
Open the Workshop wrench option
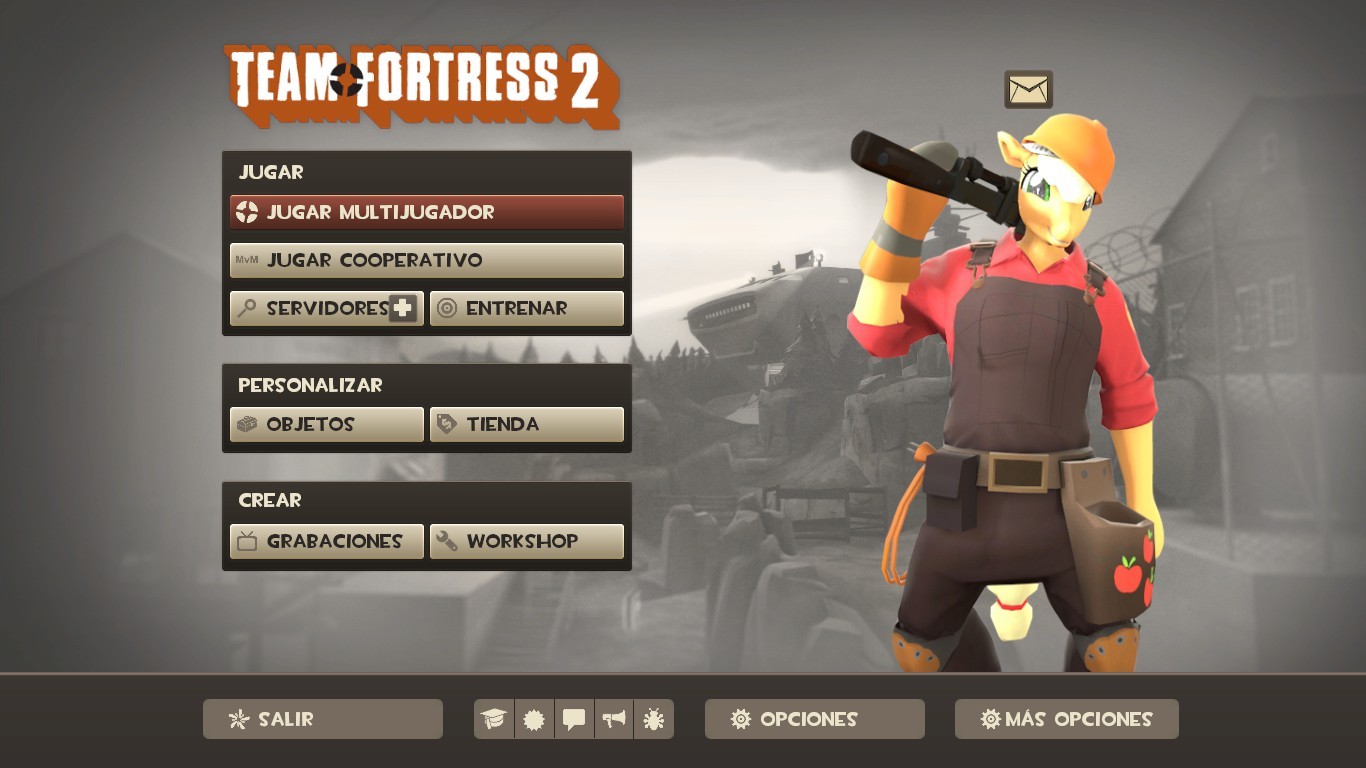click(527, 541)
